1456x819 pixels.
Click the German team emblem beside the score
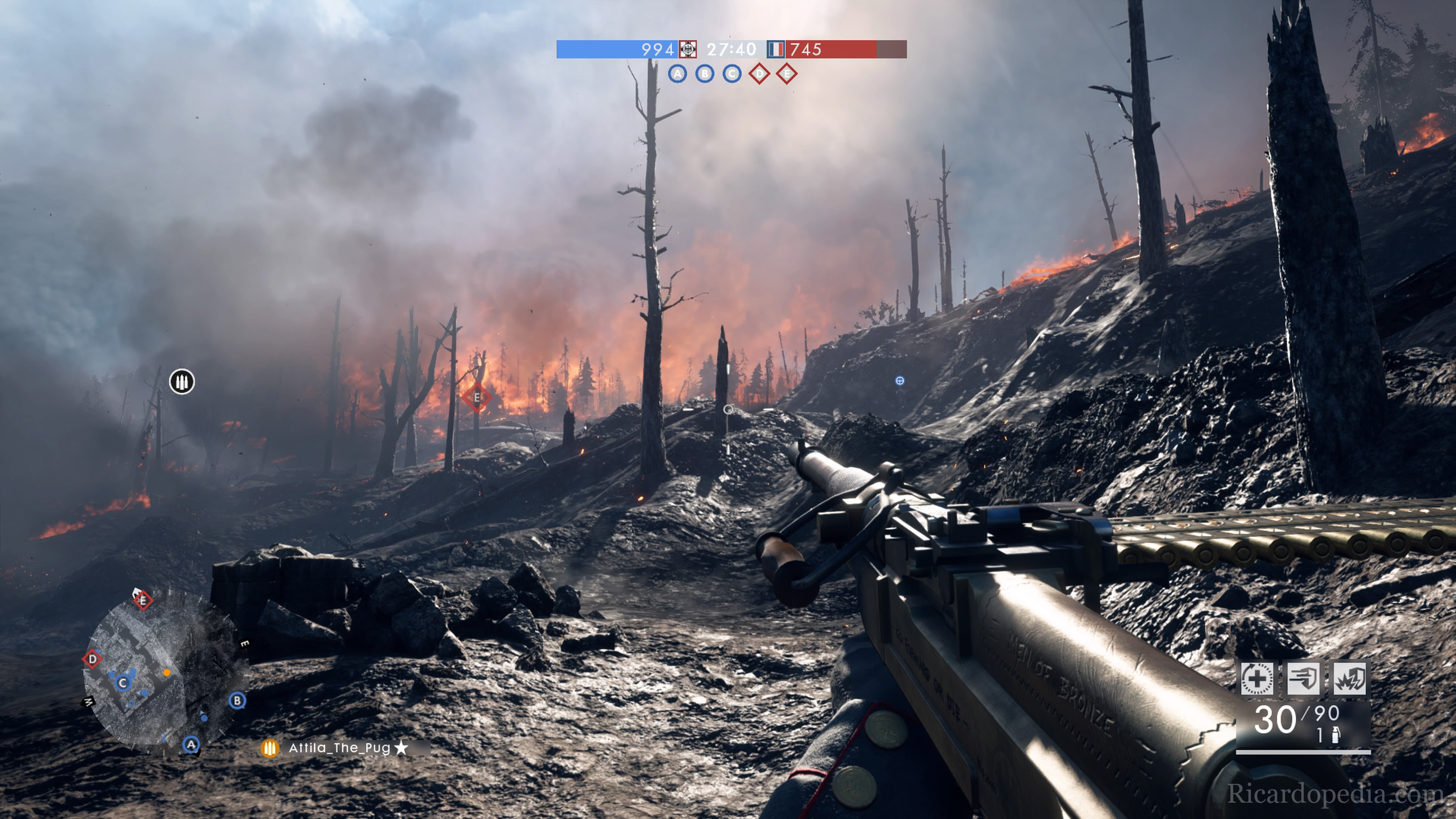[688, 49]
